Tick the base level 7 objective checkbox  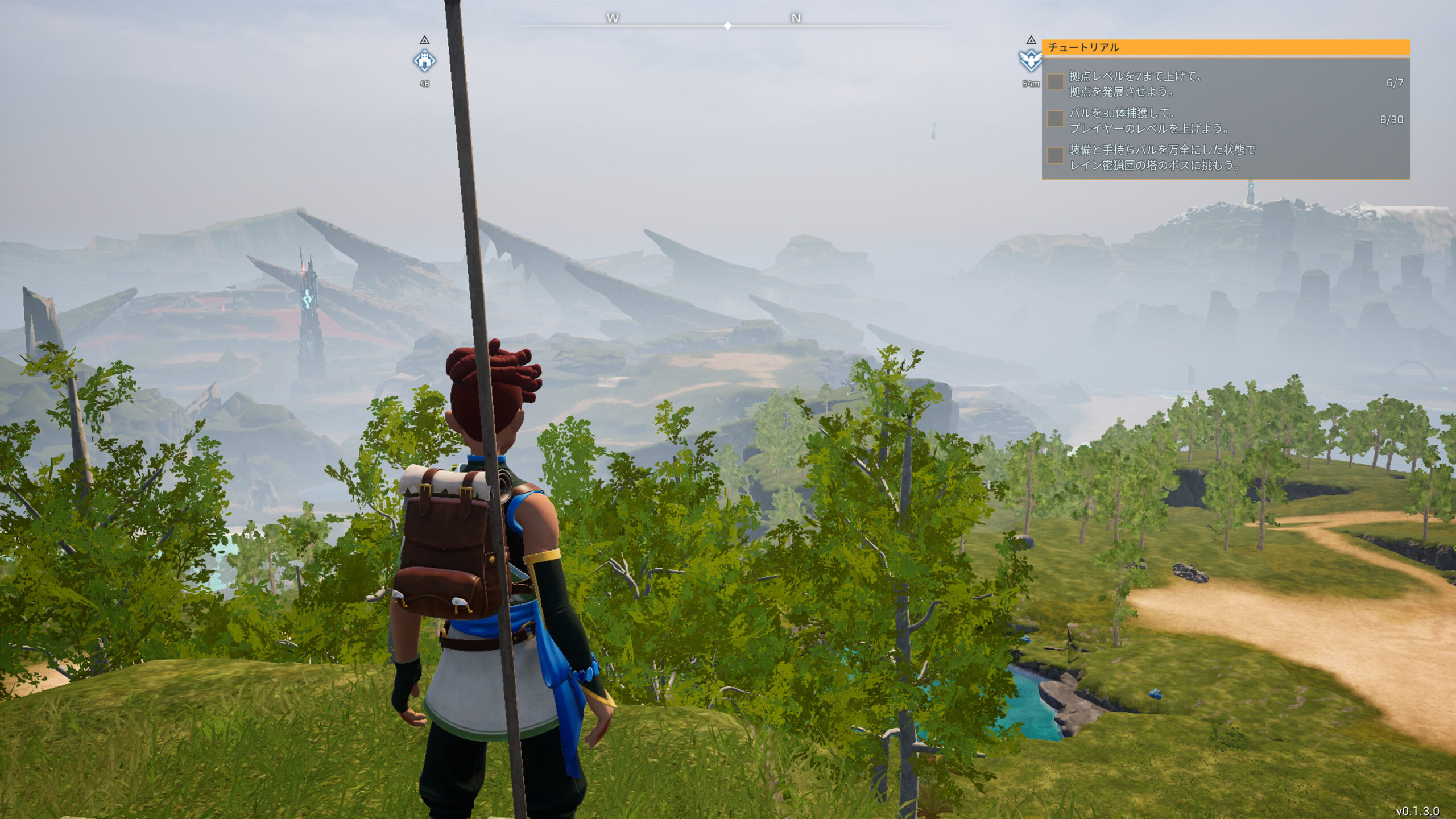[x=1056, y=82]
